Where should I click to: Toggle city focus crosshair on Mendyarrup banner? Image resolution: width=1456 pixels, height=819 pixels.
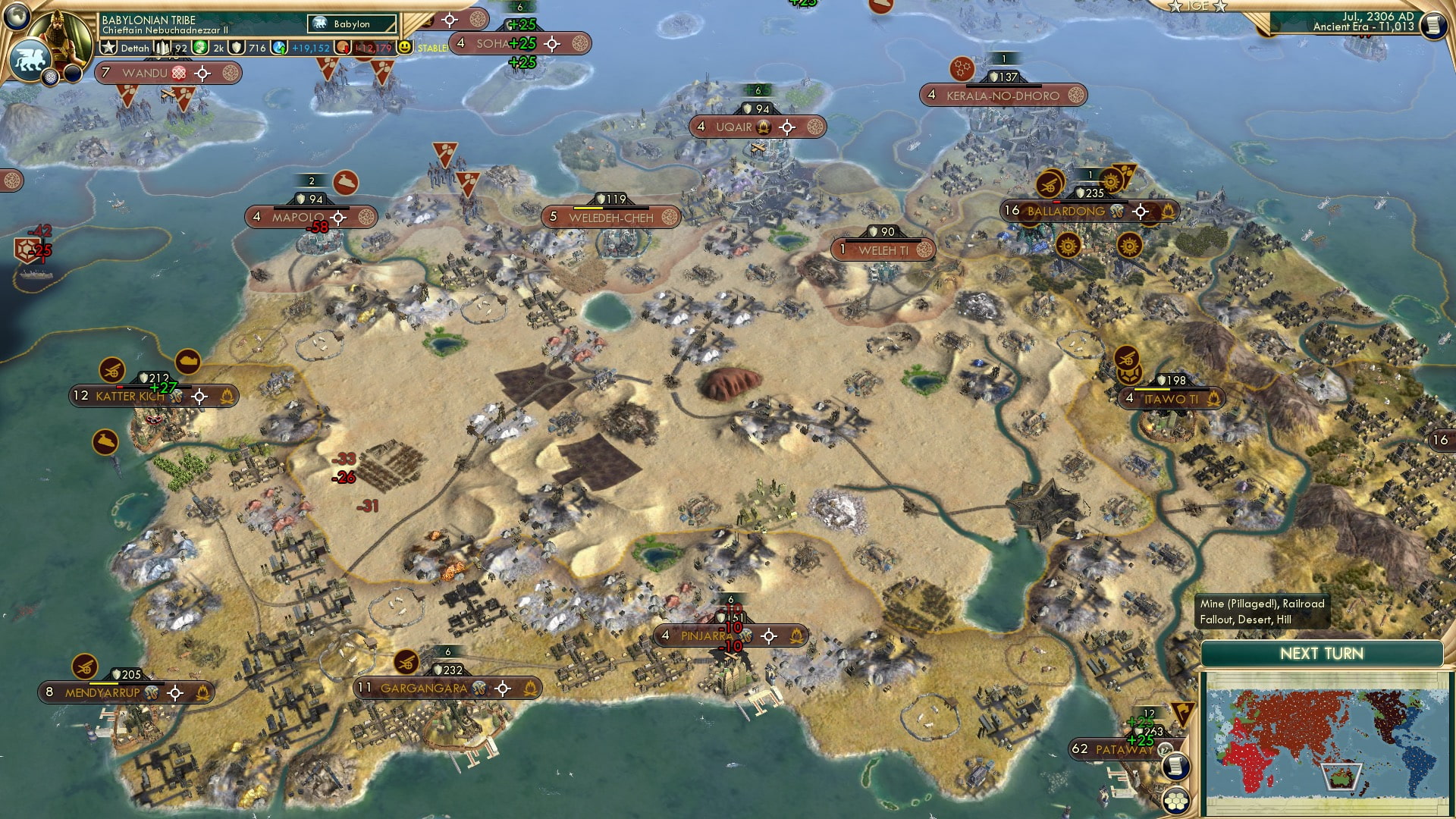point(177,692)
